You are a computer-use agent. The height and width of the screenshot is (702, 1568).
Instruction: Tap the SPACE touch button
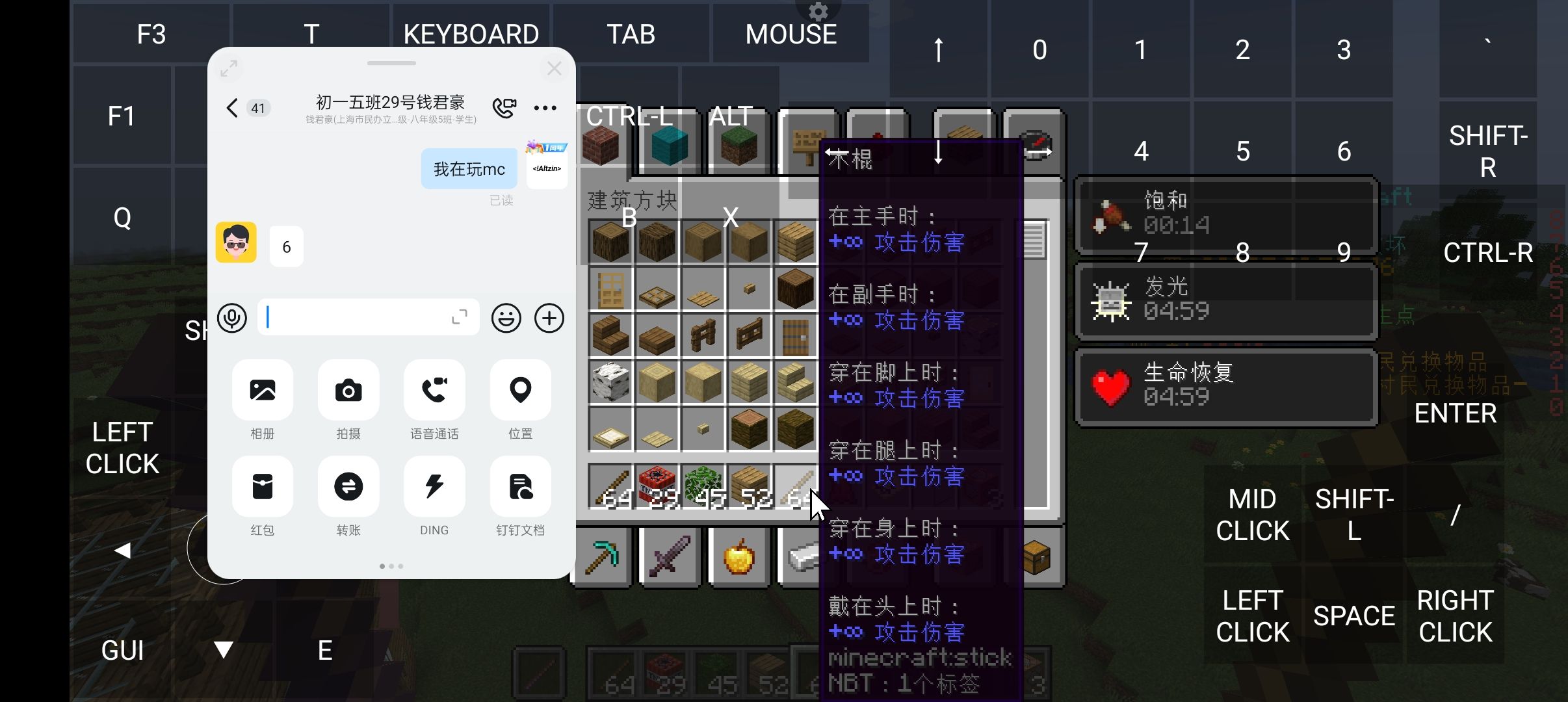pos(1354,616)
